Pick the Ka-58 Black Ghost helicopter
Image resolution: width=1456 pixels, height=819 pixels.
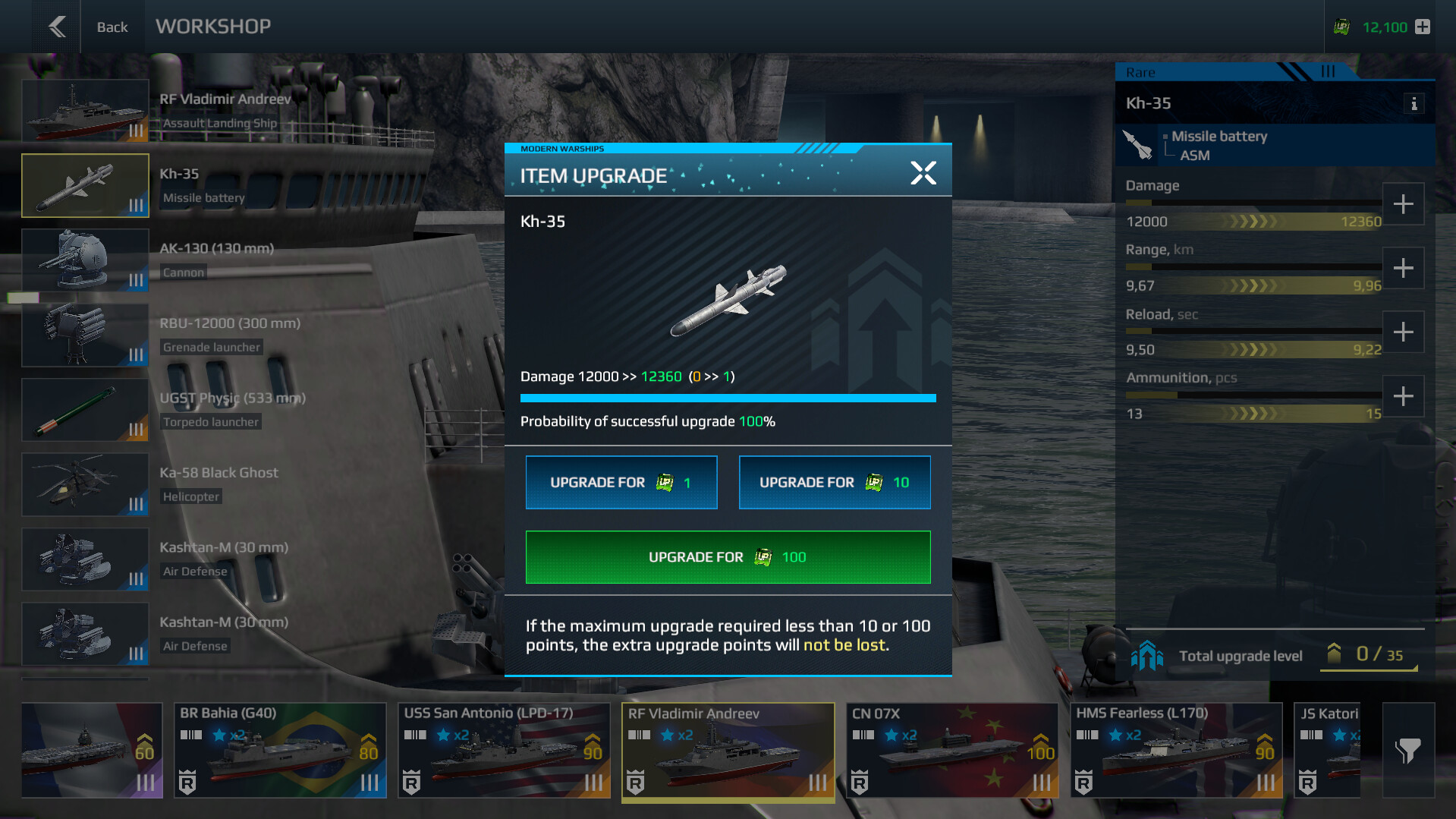click(x=85, y=484)
